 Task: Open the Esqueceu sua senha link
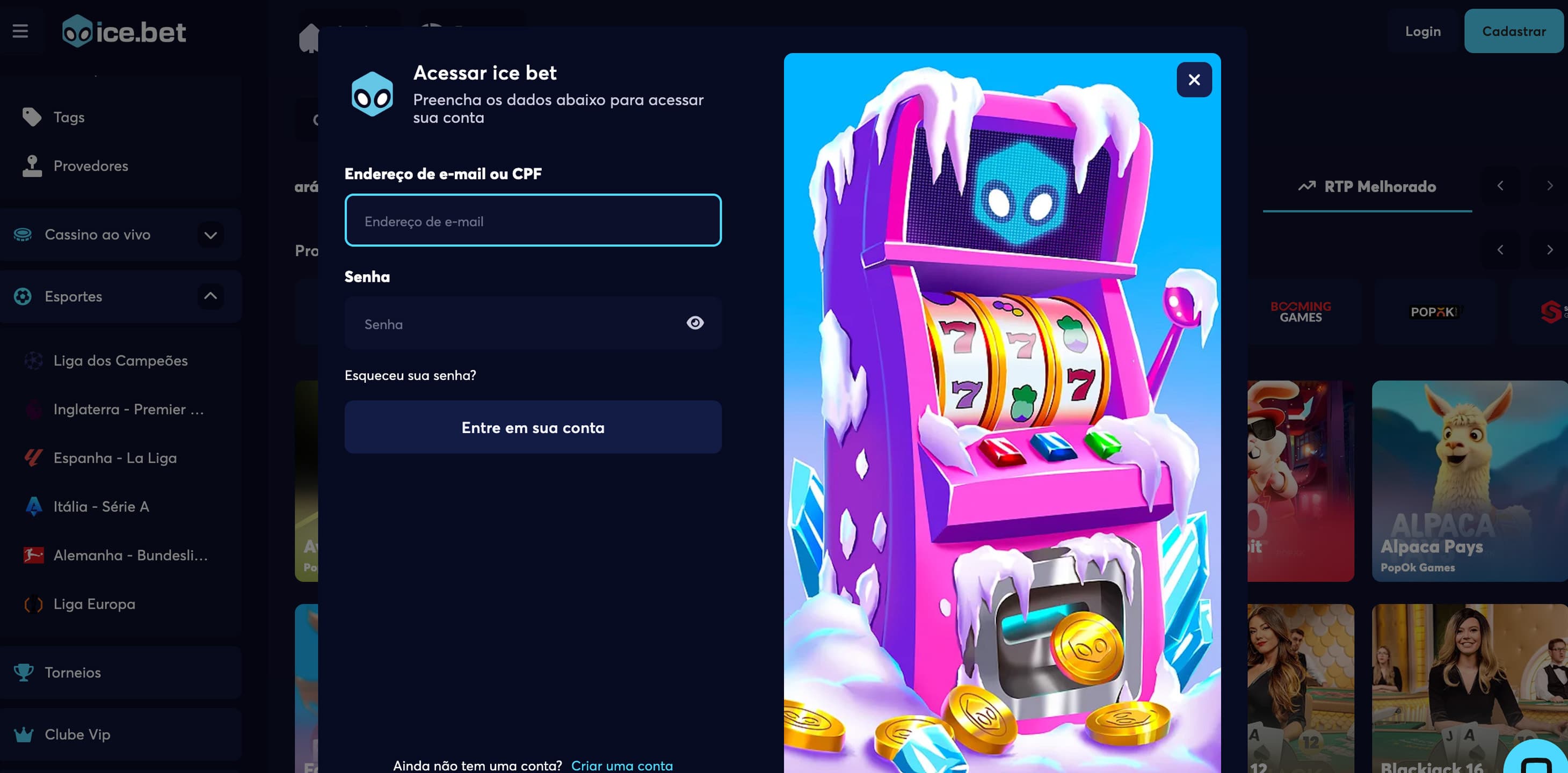point(411,376)
